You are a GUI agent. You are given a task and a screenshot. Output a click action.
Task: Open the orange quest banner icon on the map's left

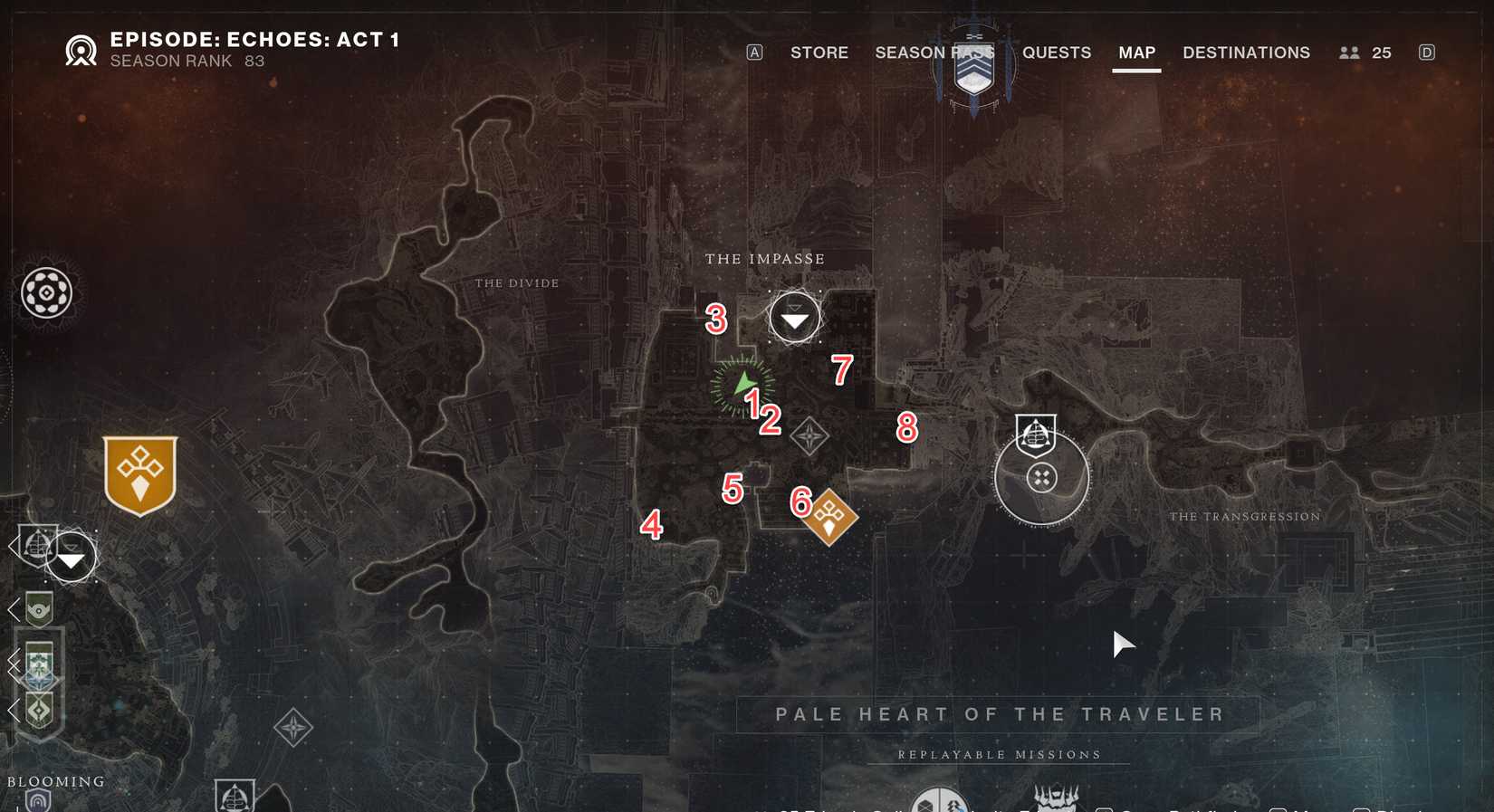[139, 472]
